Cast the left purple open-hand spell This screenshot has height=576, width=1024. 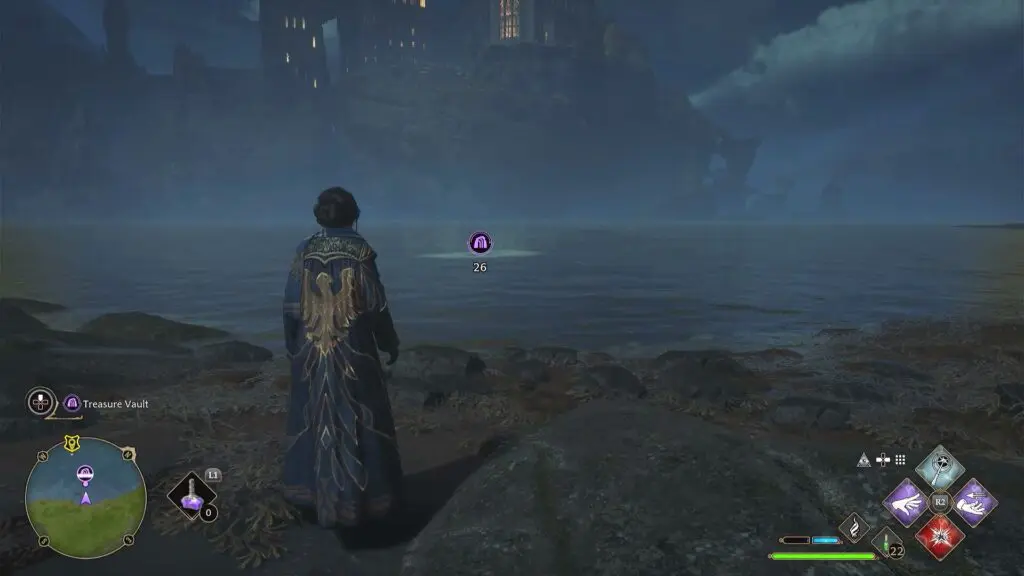pyautogui.click(x=906, y=502)
